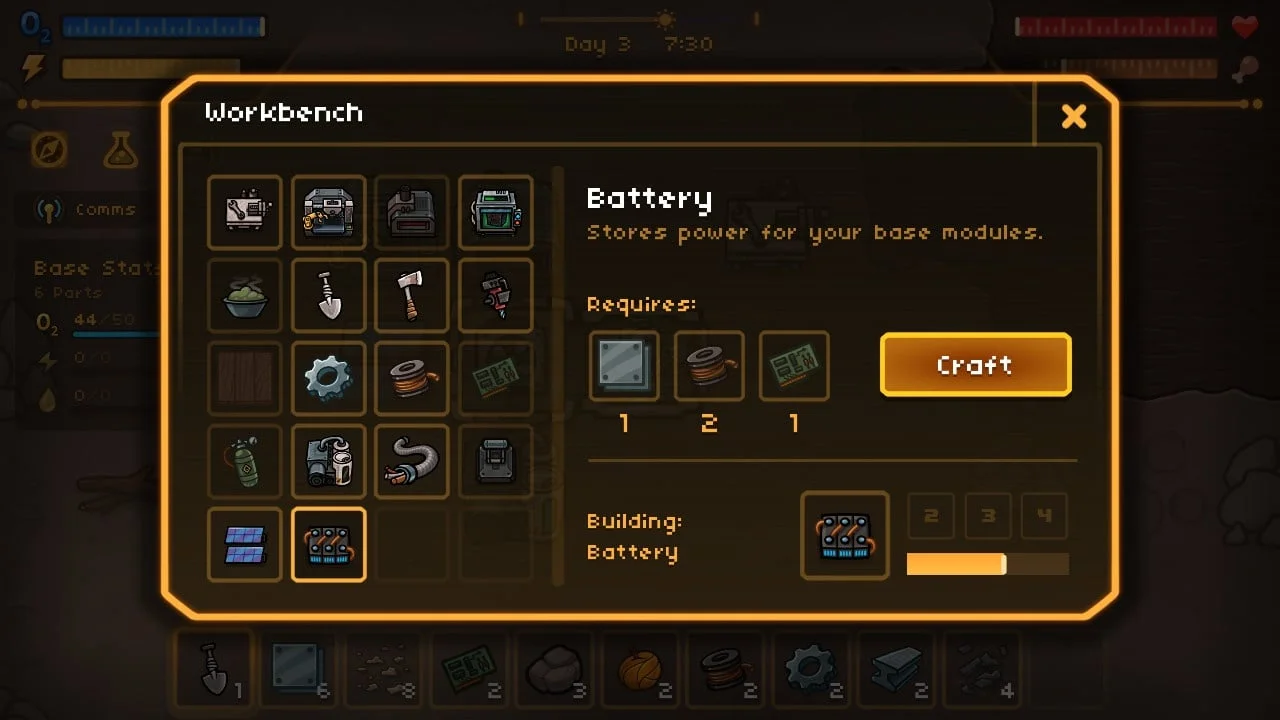The height and width of the screenshot is (720, 1280).
Task: Select the Battery recipe slot
Action: tap(329, 545)
